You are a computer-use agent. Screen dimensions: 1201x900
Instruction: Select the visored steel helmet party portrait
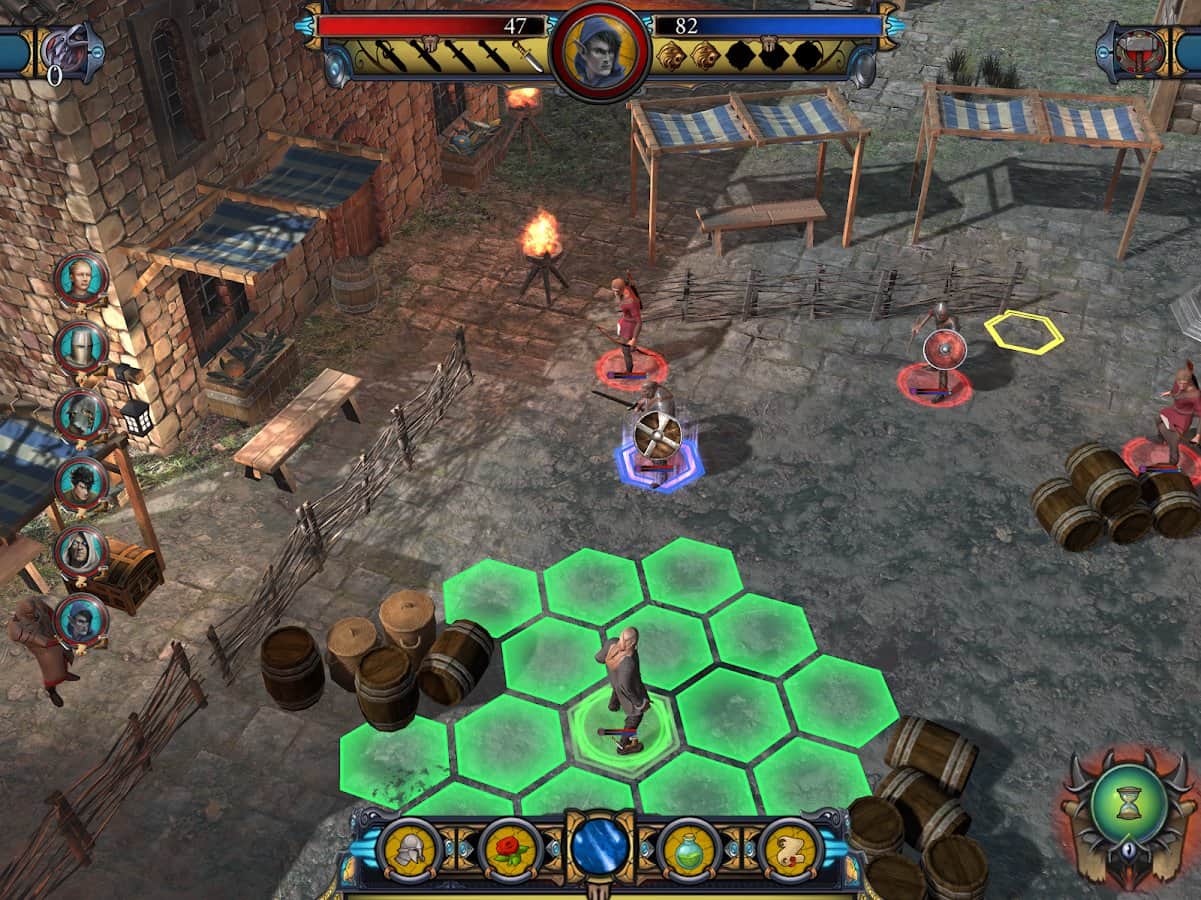(81, 415)
